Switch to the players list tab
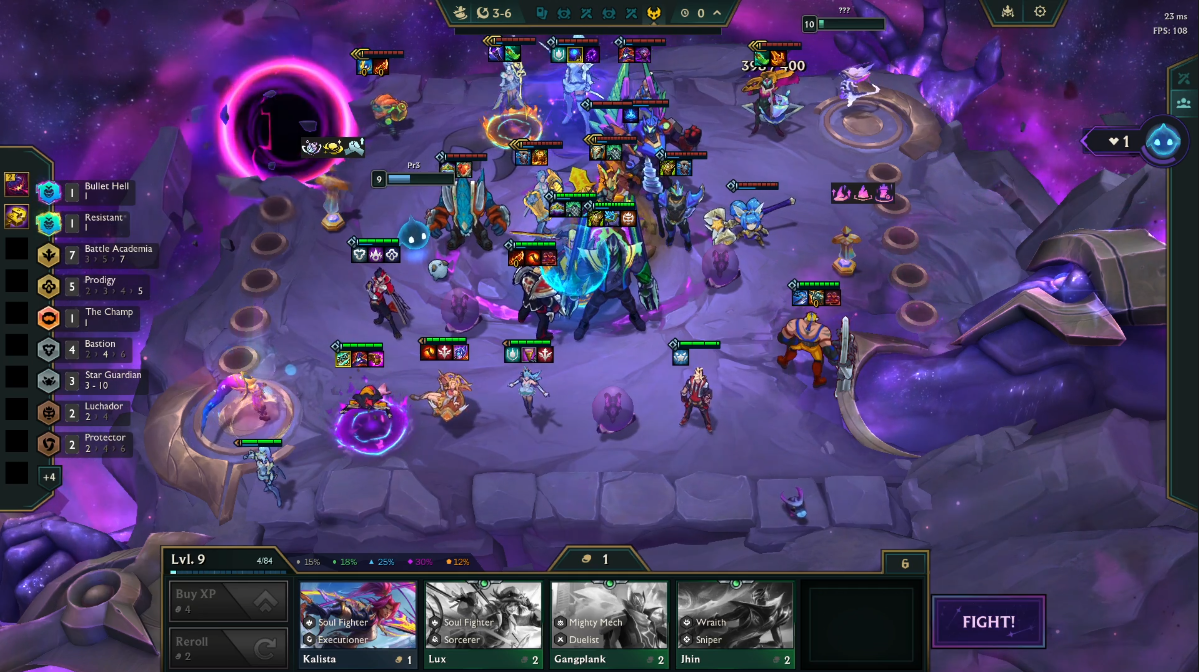This screenshot has height=672, width=1199. 1184,102
